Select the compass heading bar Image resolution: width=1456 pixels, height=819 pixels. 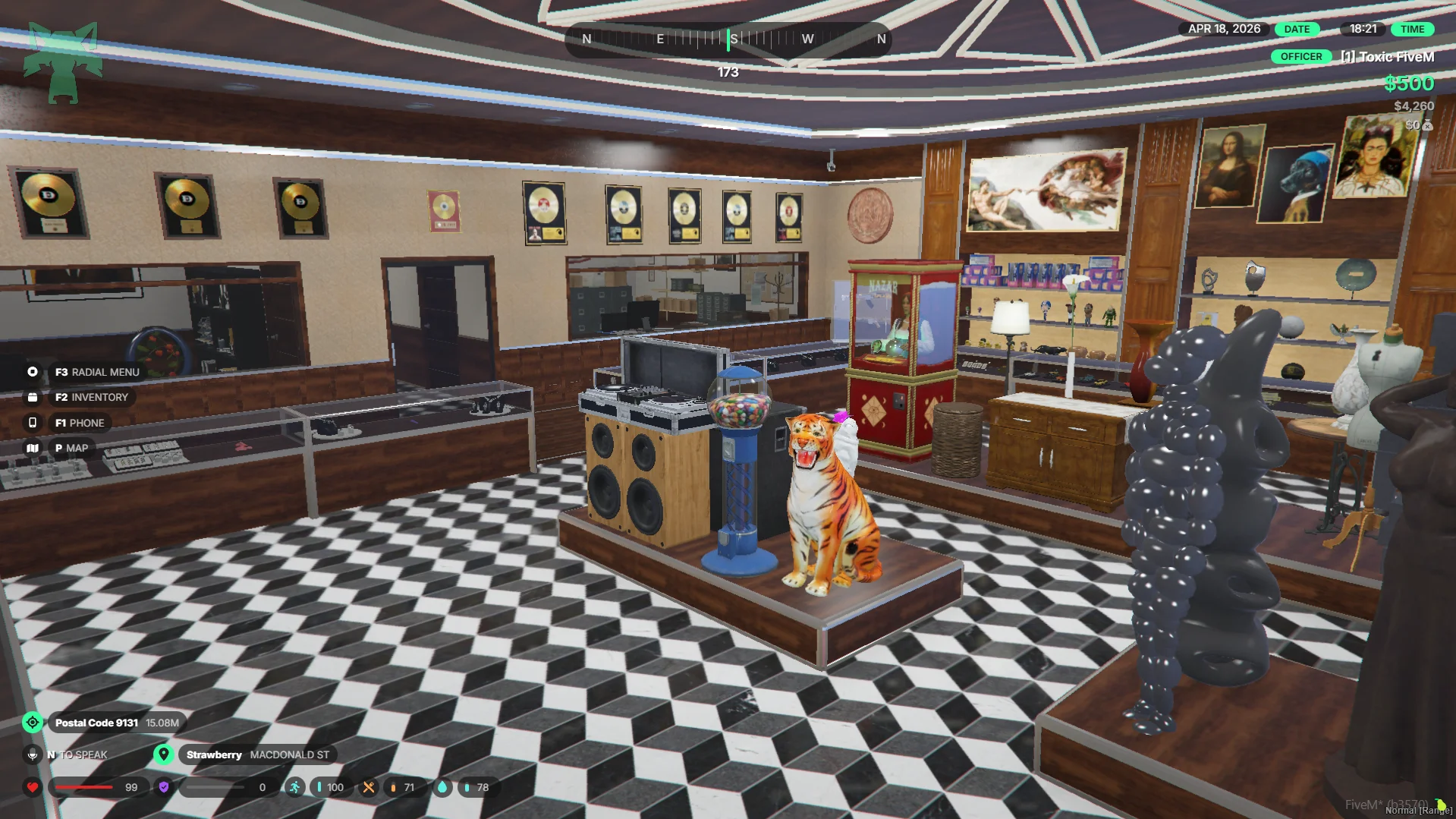[728, 39]
